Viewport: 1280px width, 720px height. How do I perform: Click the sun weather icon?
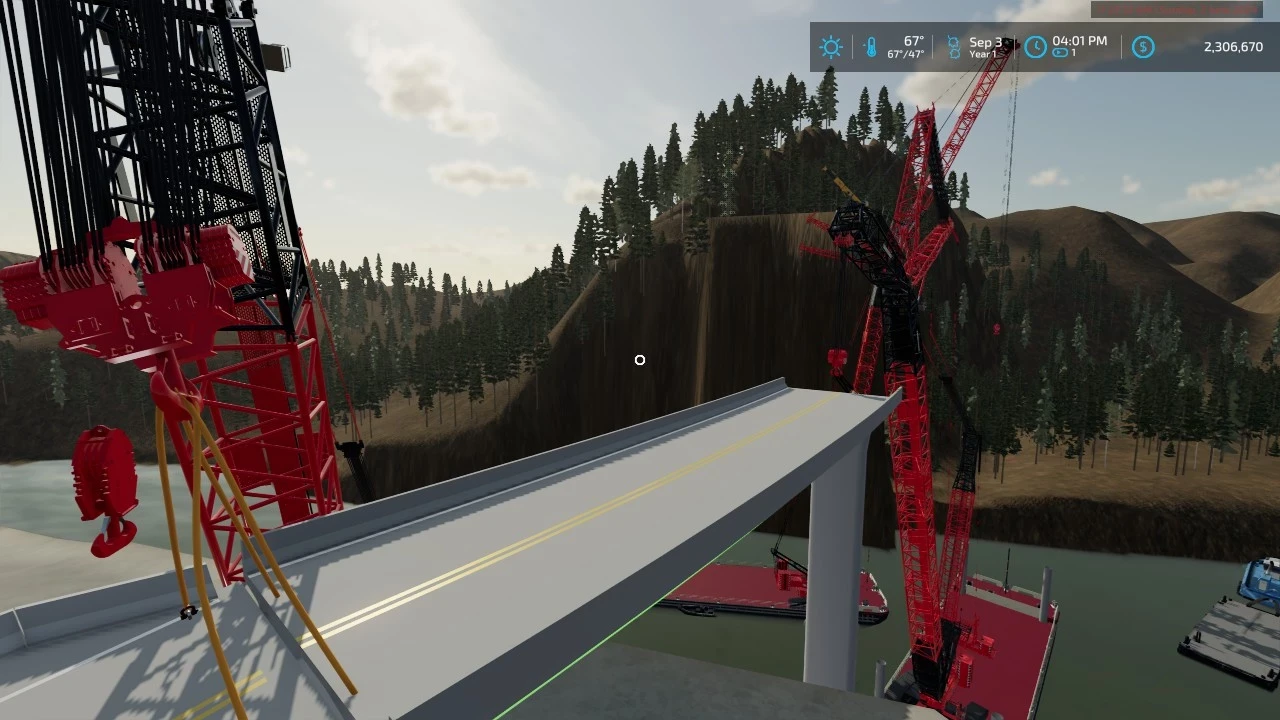[x=831, y=46]
